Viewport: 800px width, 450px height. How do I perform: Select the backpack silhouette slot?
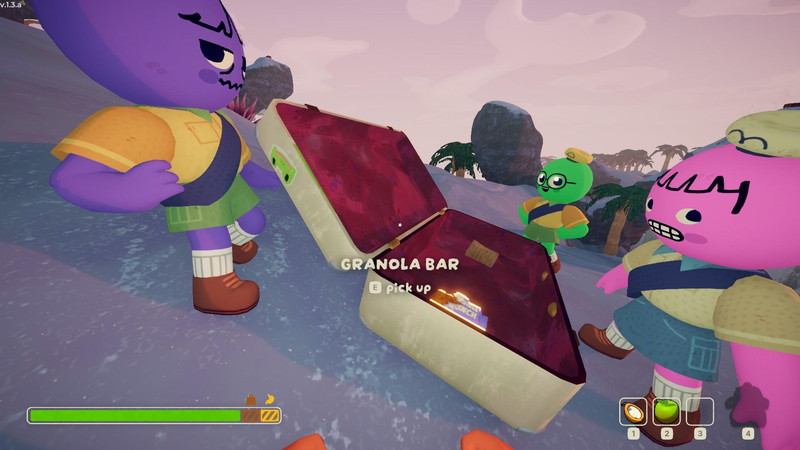click(x=747, y=407)
